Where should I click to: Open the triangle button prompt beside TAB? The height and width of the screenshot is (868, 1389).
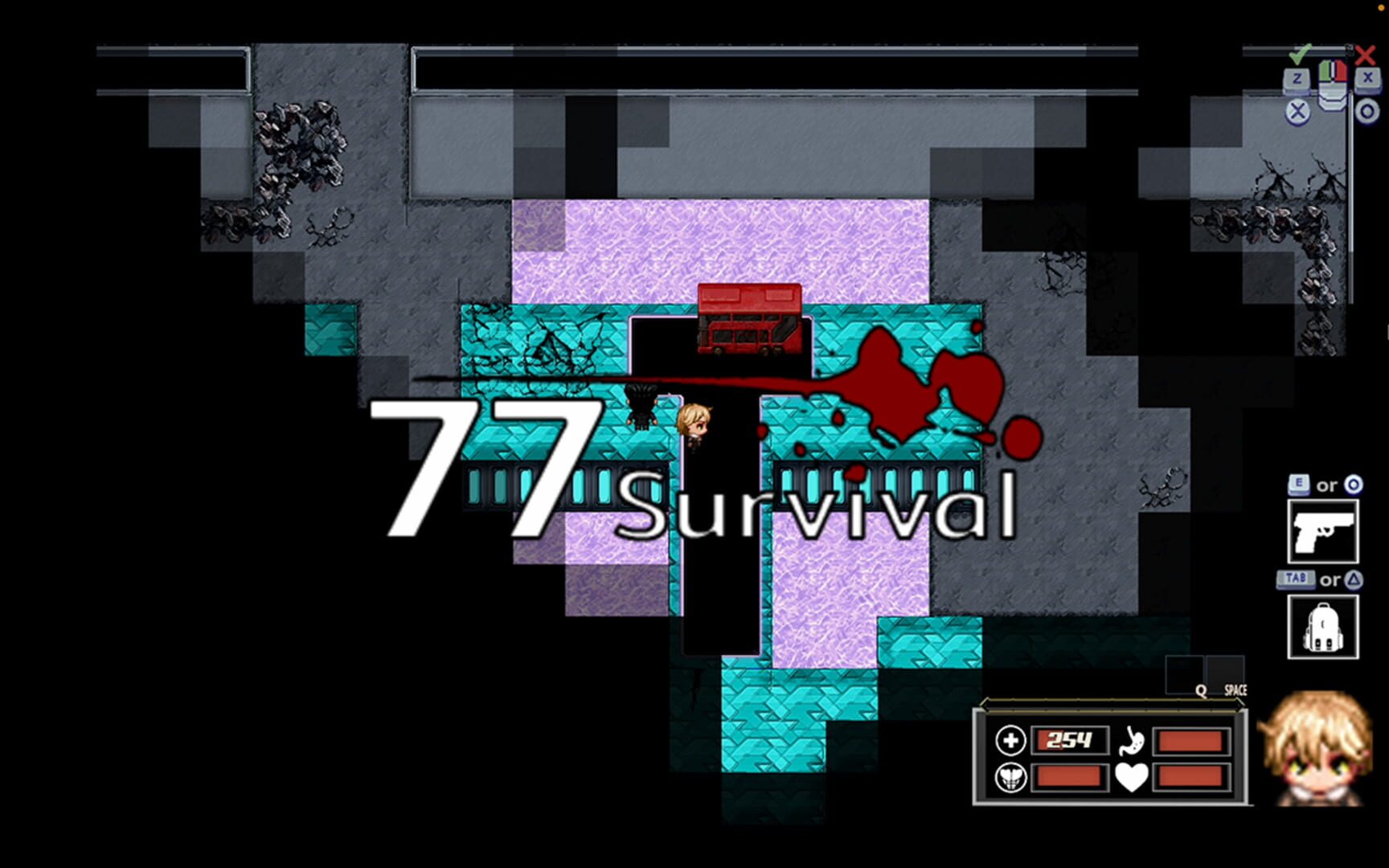1355,580
